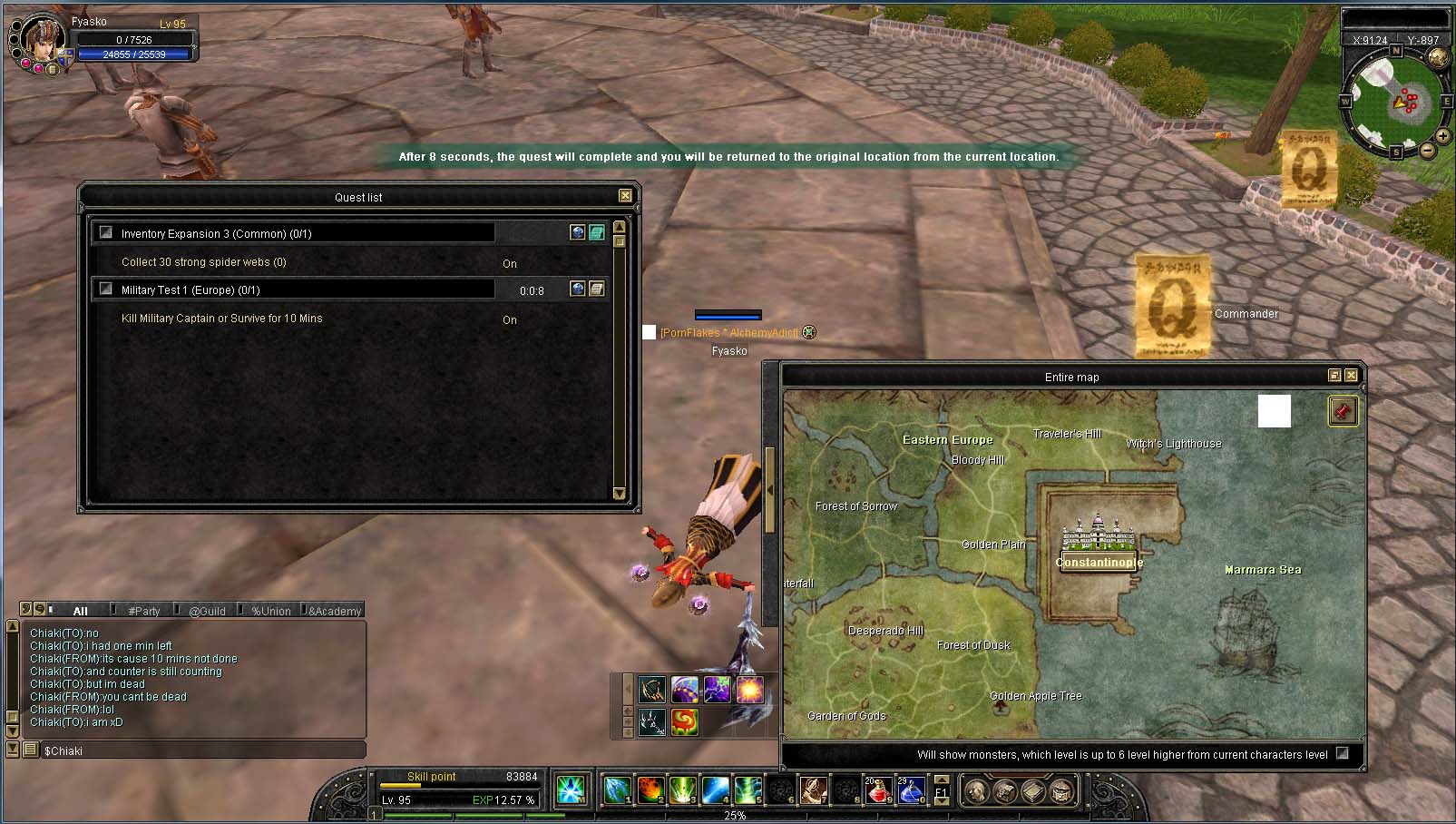The width and height of the screenshot is (1456, 824).
Task: Zoom in the minimap with plus button
Action: (1442, 136)
